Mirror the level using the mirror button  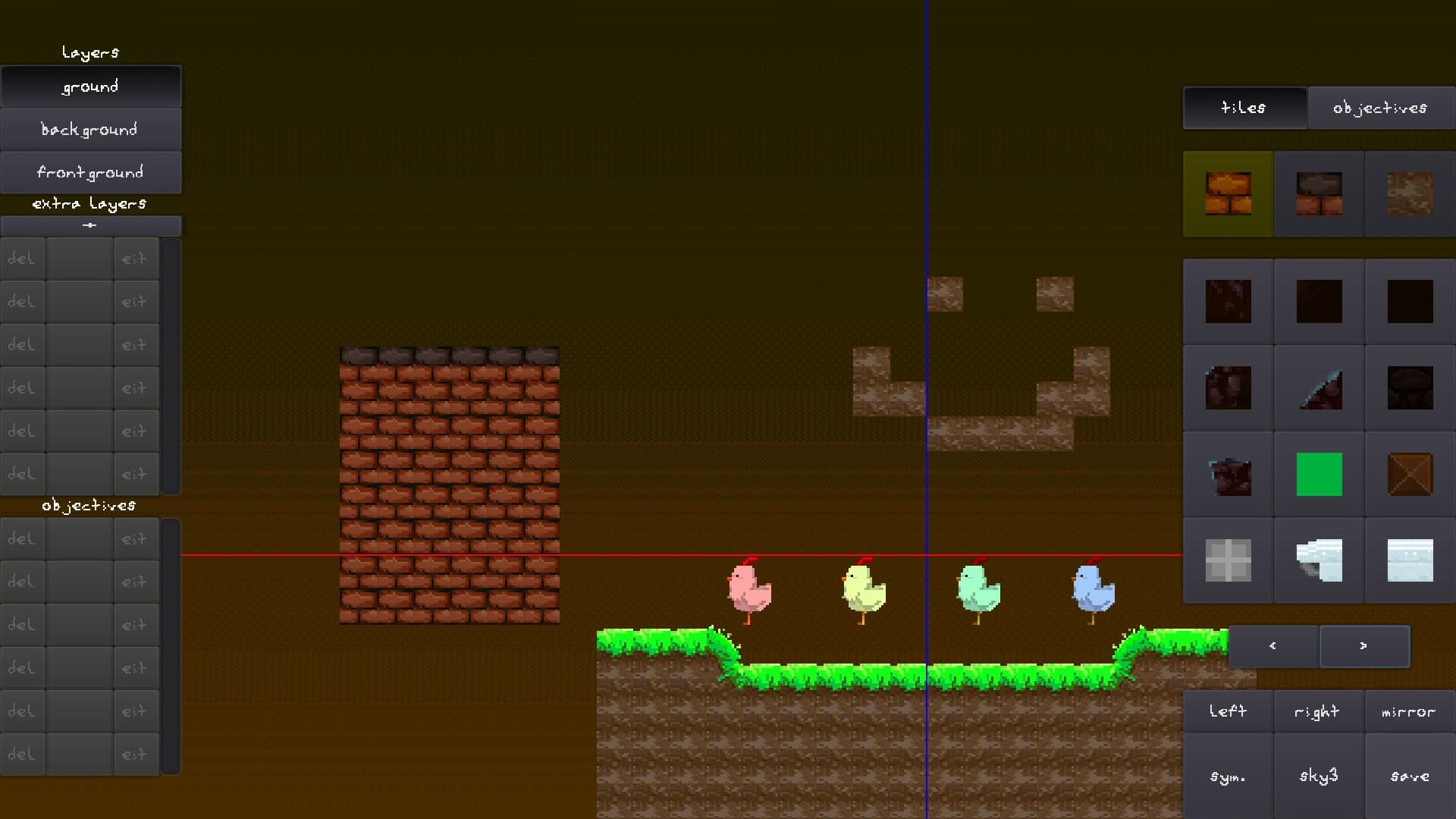[1407, 711]
